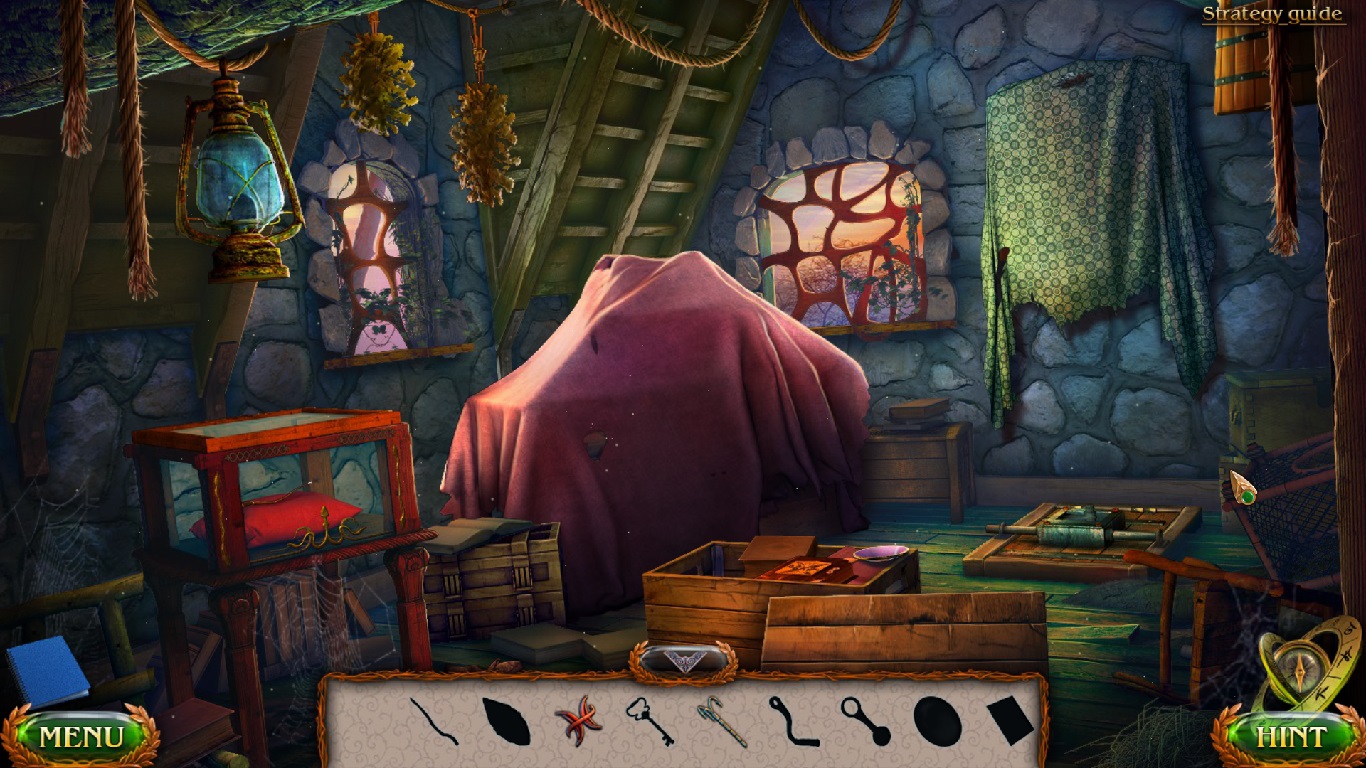The image size is (1366, 768).
Task: Click the MENU button
Action: [82, 734]
